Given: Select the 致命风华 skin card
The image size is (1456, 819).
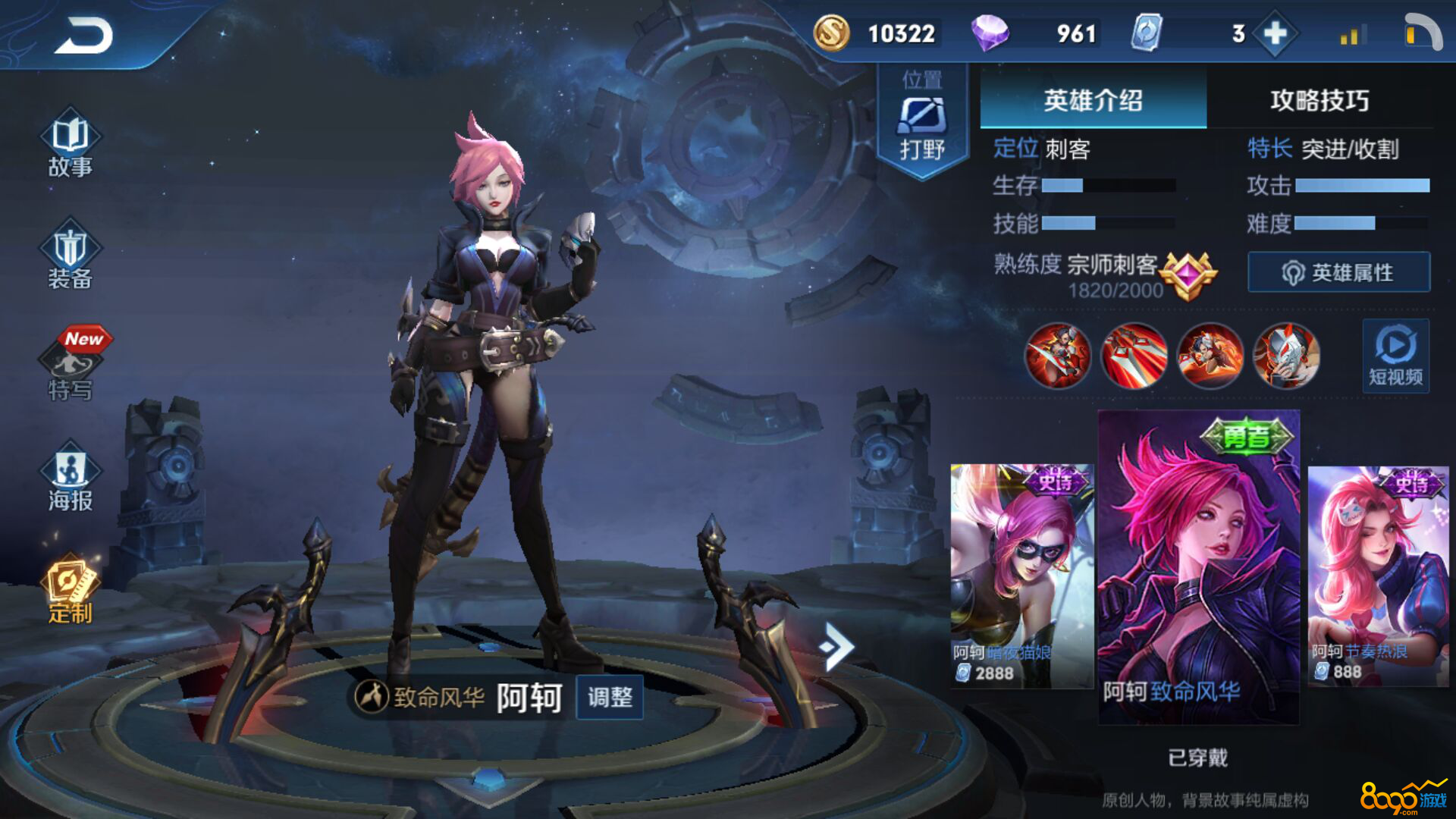Looking at the screenshot, I should tap(1198, 565).
